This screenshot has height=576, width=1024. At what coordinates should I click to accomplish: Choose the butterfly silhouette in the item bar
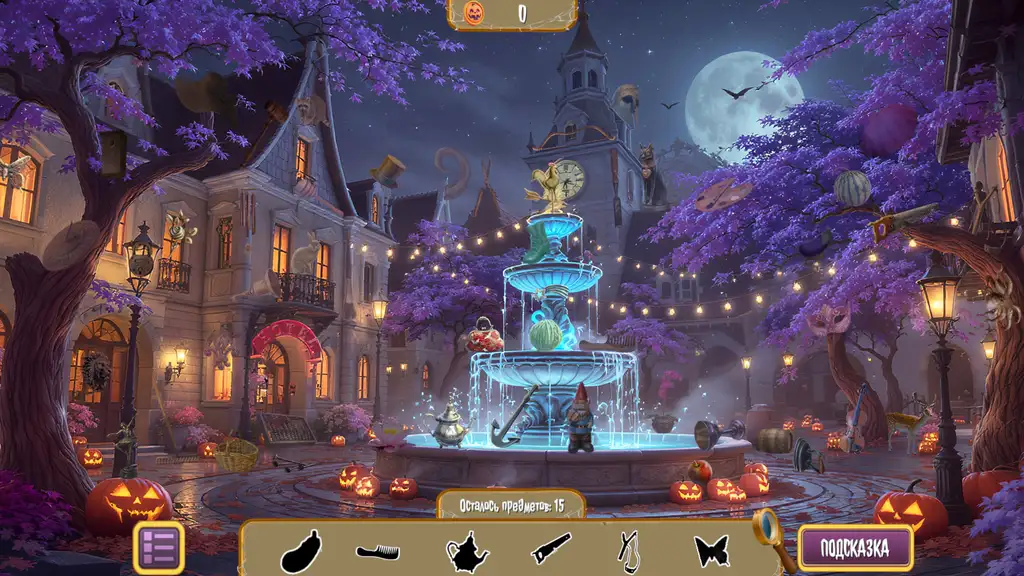coord(710,551)
